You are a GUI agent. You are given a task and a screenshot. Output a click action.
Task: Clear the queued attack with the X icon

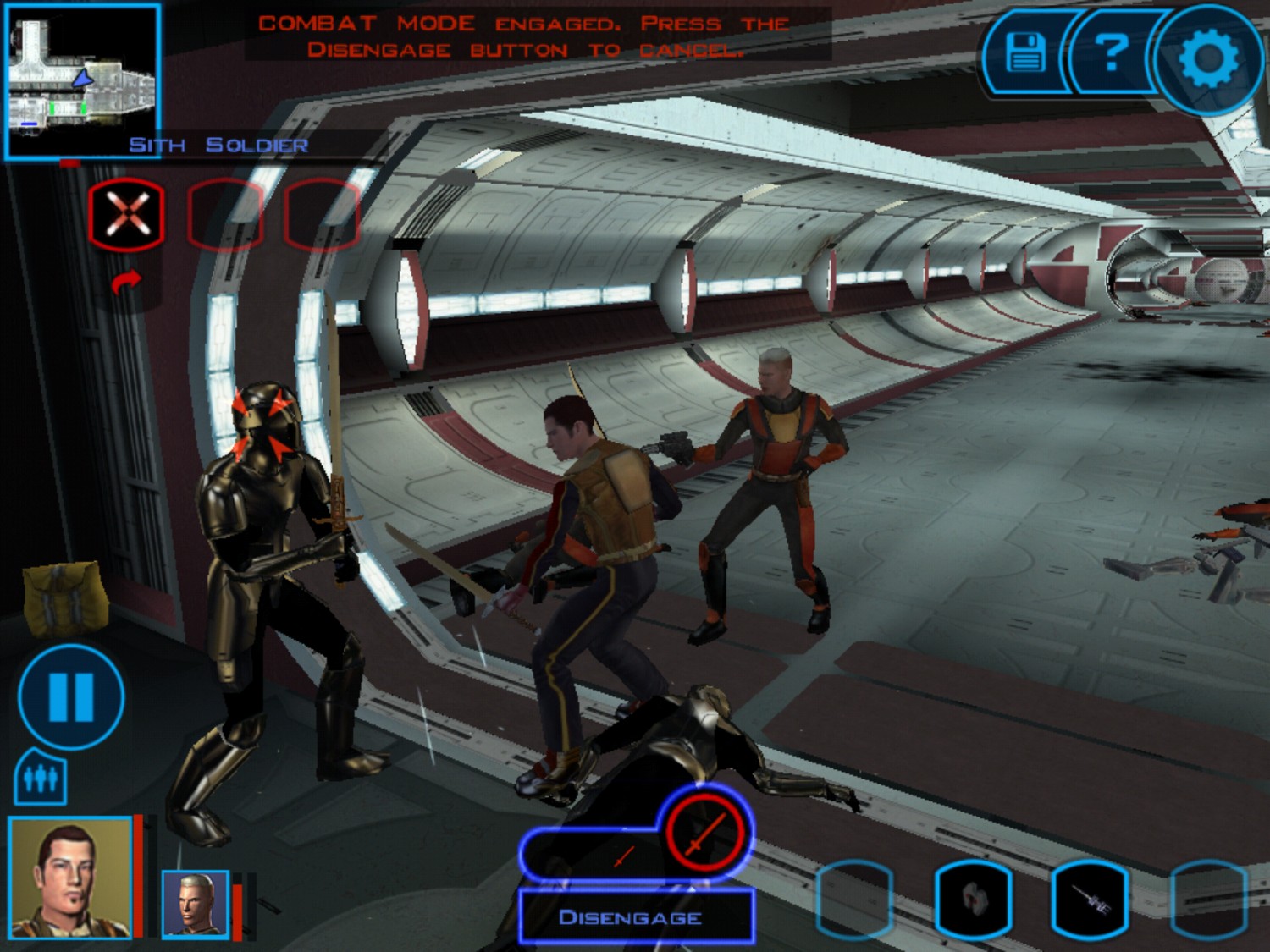click(126, 214)
